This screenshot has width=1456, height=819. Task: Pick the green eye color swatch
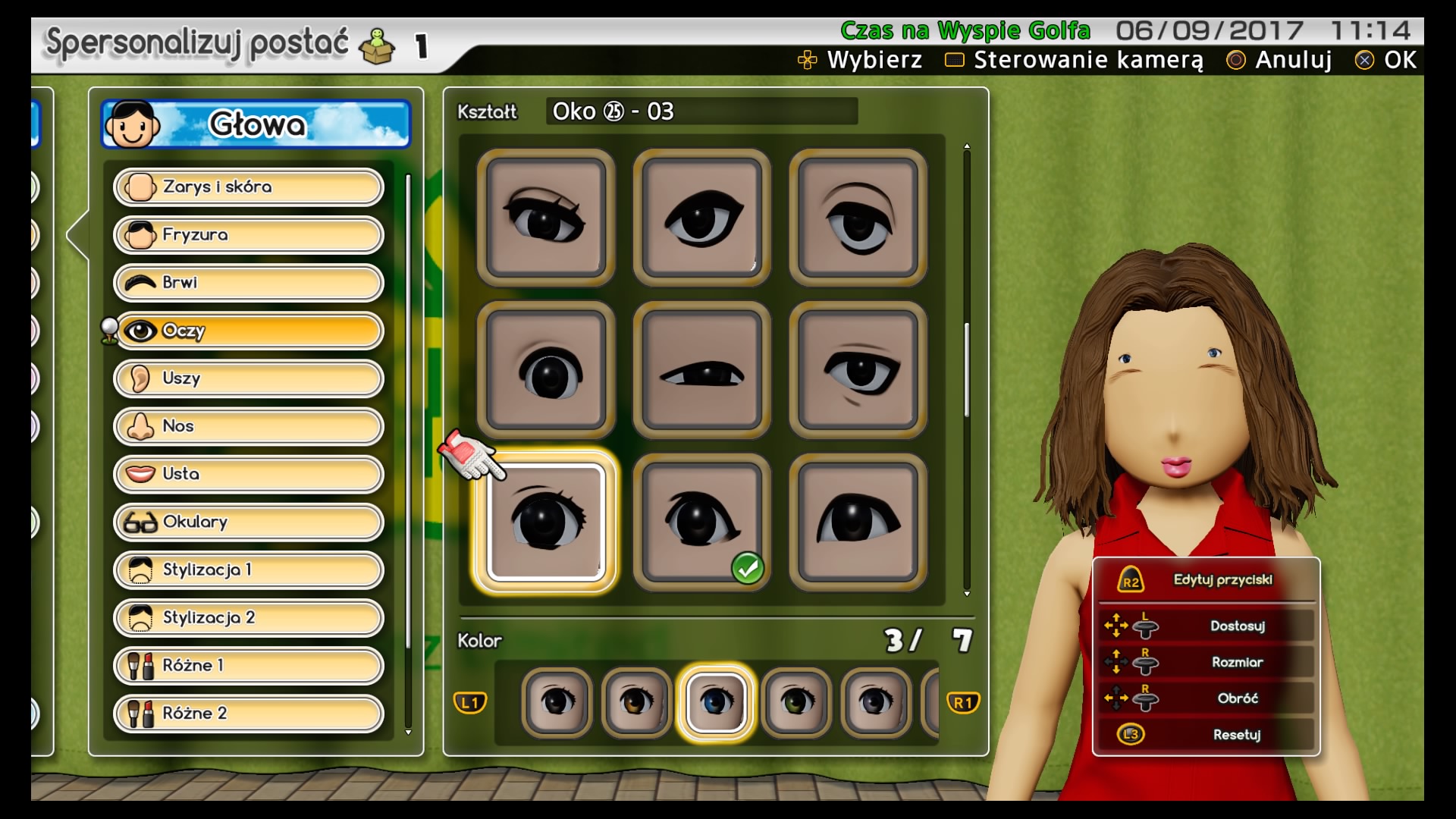(795, 701)
